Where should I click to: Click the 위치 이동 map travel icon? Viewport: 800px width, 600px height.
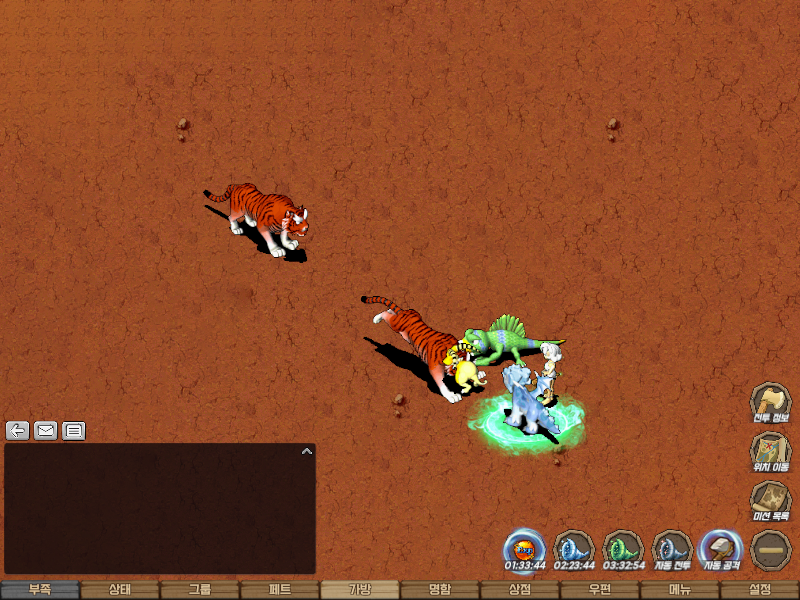coord(771,451)
